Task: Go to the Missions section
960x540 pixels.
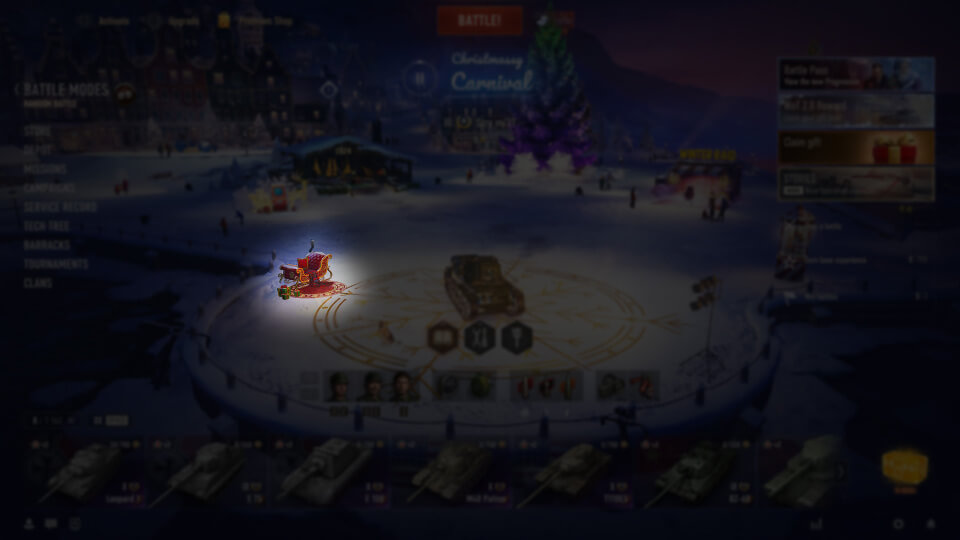Action: point(45,169)
